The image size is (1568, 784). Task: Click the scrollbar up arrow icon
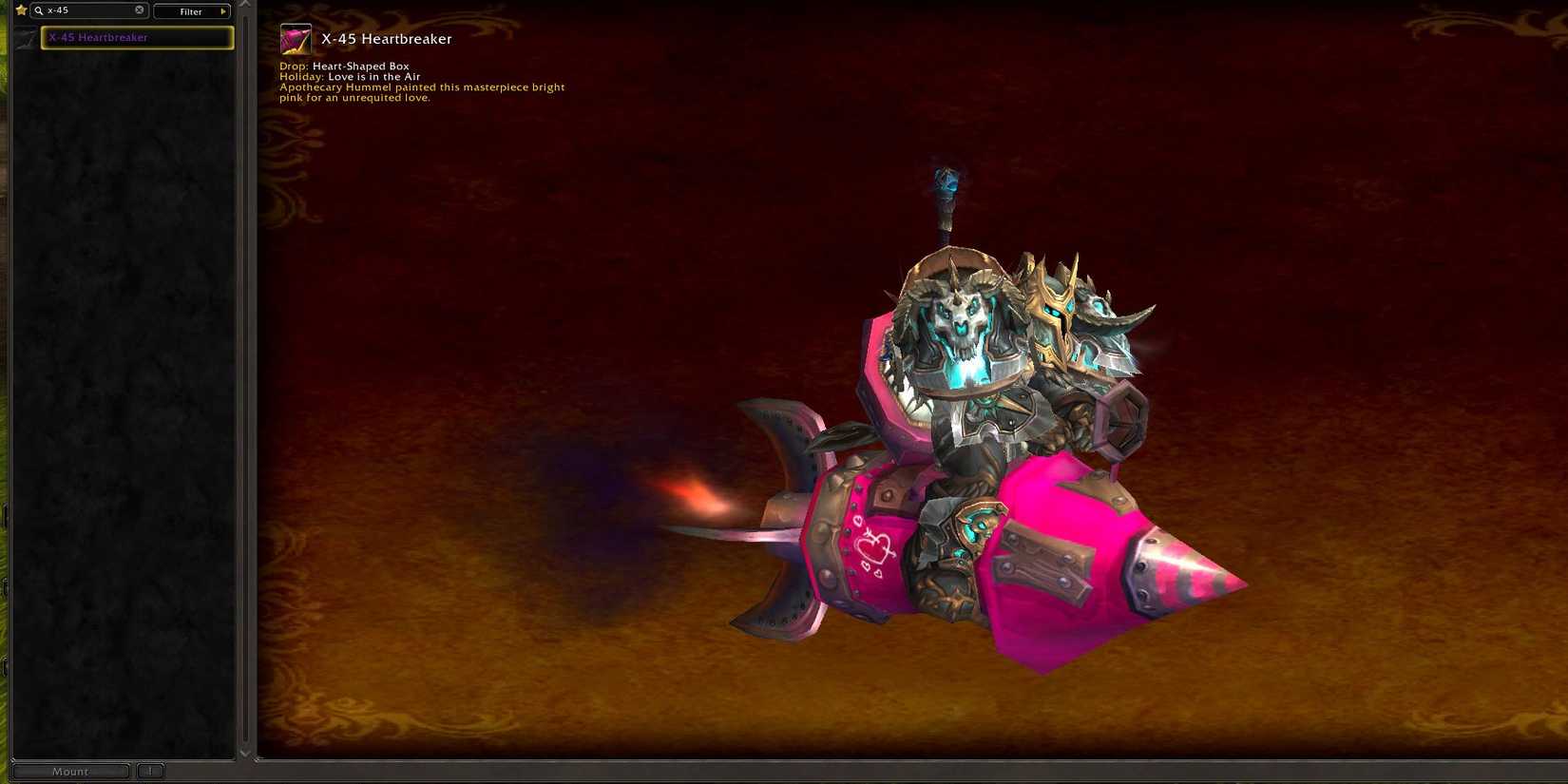point(245,5)
